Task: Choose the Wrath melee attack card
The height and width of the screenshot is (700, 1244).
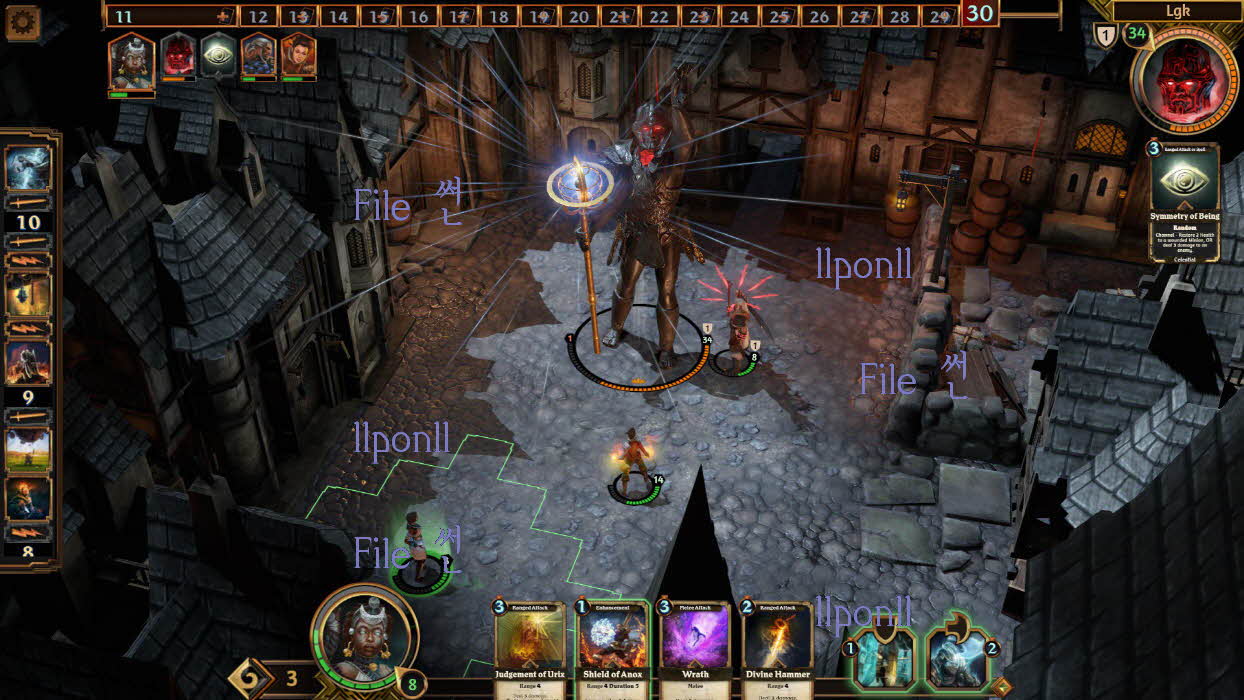Action: pos(694,647)
